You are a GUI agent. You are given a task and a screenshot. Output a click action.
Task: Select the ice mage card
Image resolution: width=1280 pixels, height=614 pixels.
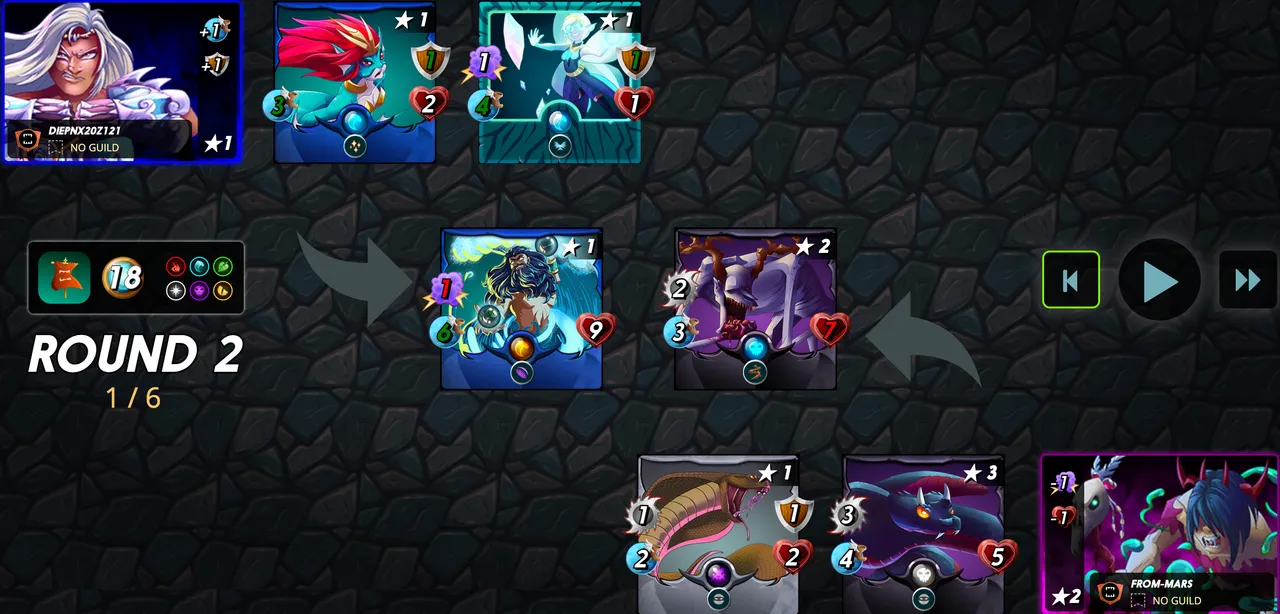559,82
